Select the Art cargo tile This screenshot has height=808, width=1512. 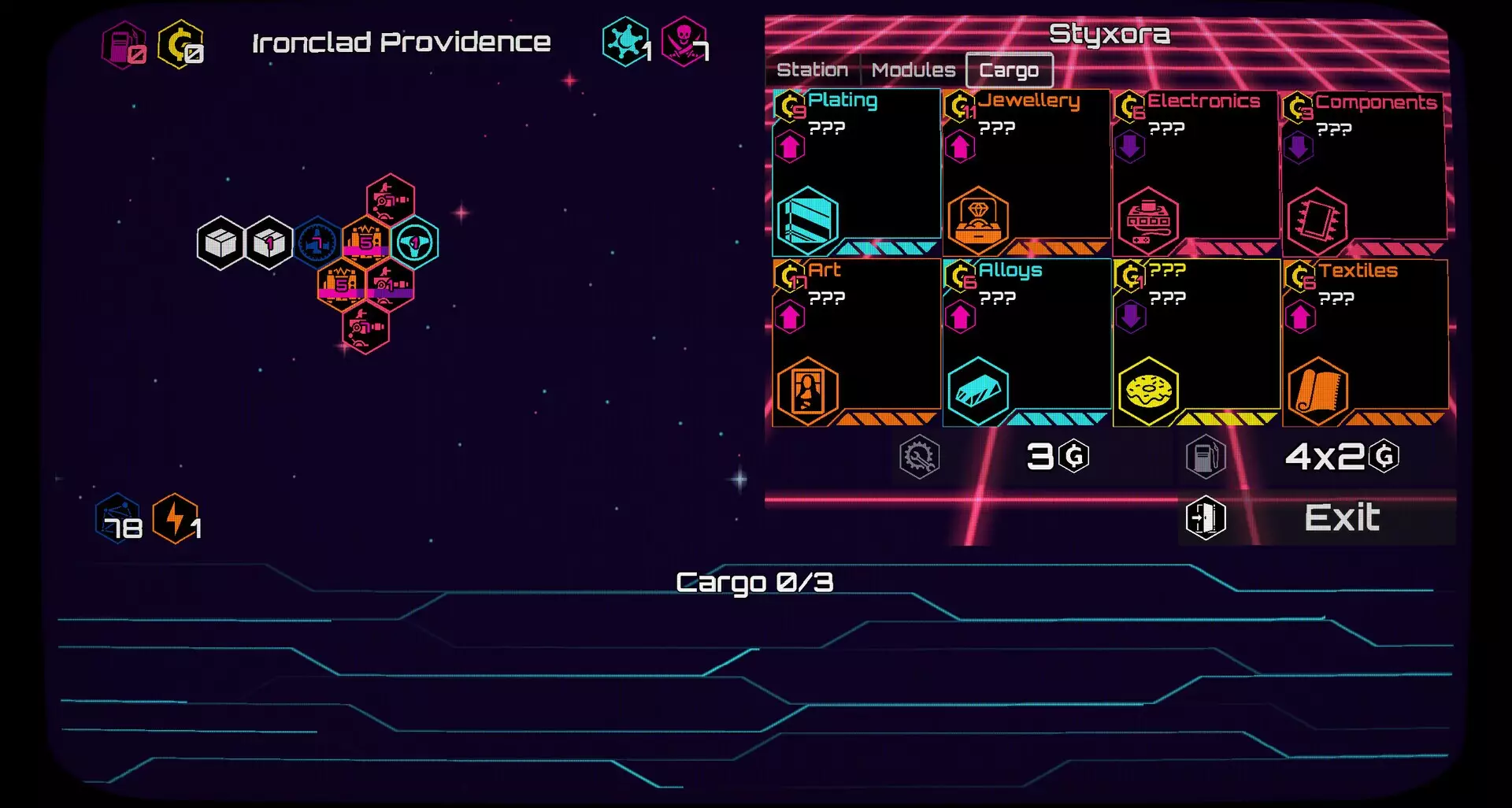[x=856, y=342]
